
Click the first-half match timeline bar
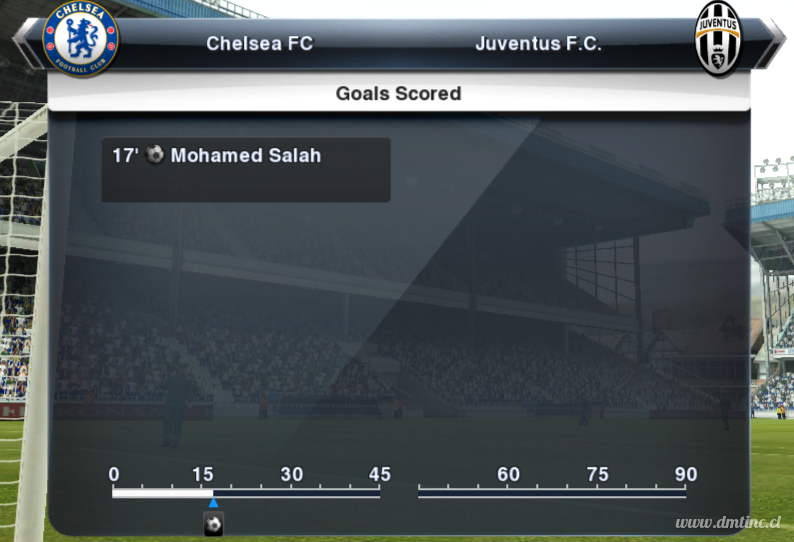[246, 492]
